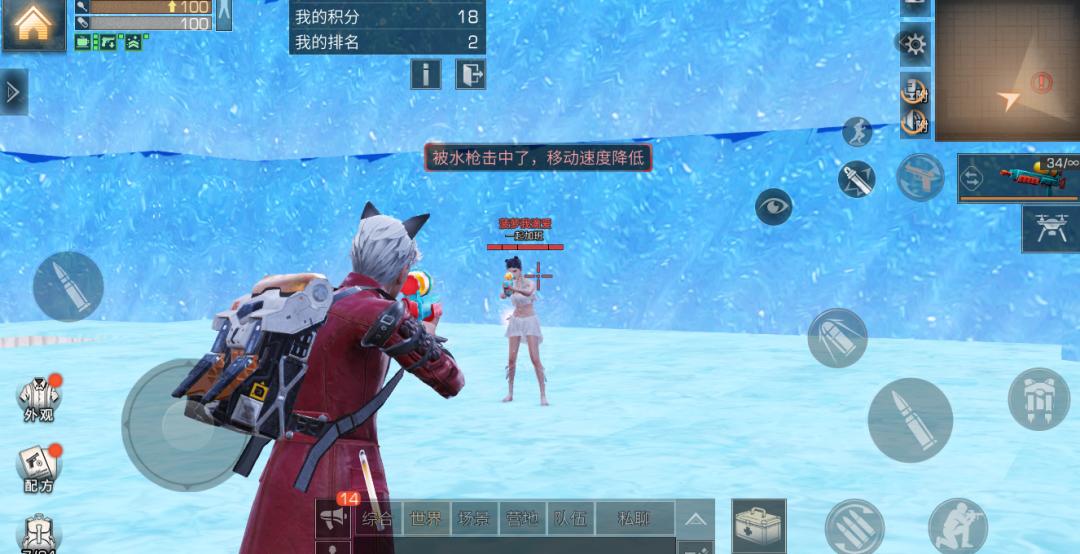Image resolution: width=1080 pixels, height=554 pixels.
Task: Tap the reload bullets button
Action: pyautogui.click(x=855, y=527)
